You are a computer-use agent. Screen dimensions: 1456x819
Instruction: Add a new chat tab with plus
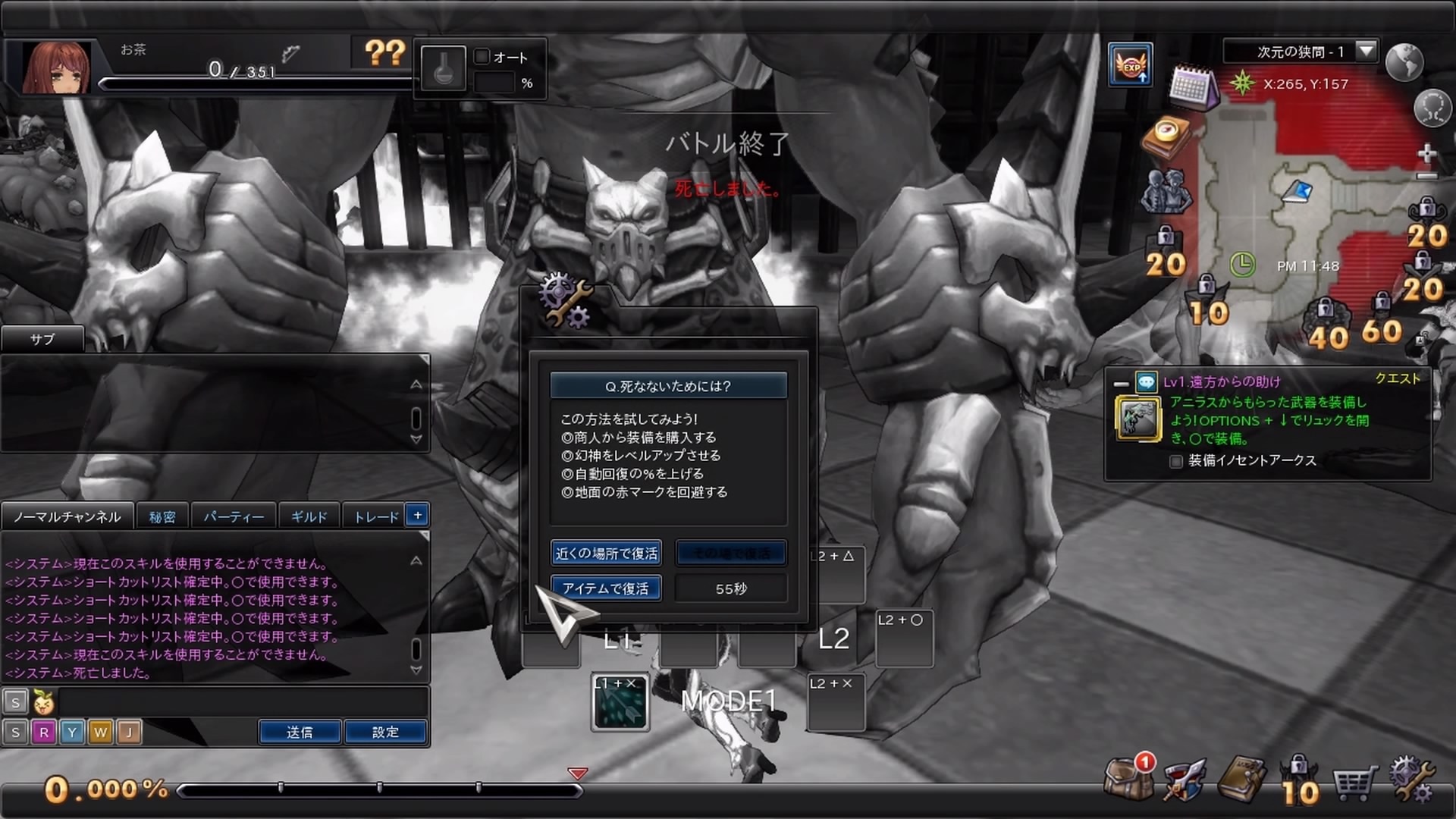click(x=418, y=516)
